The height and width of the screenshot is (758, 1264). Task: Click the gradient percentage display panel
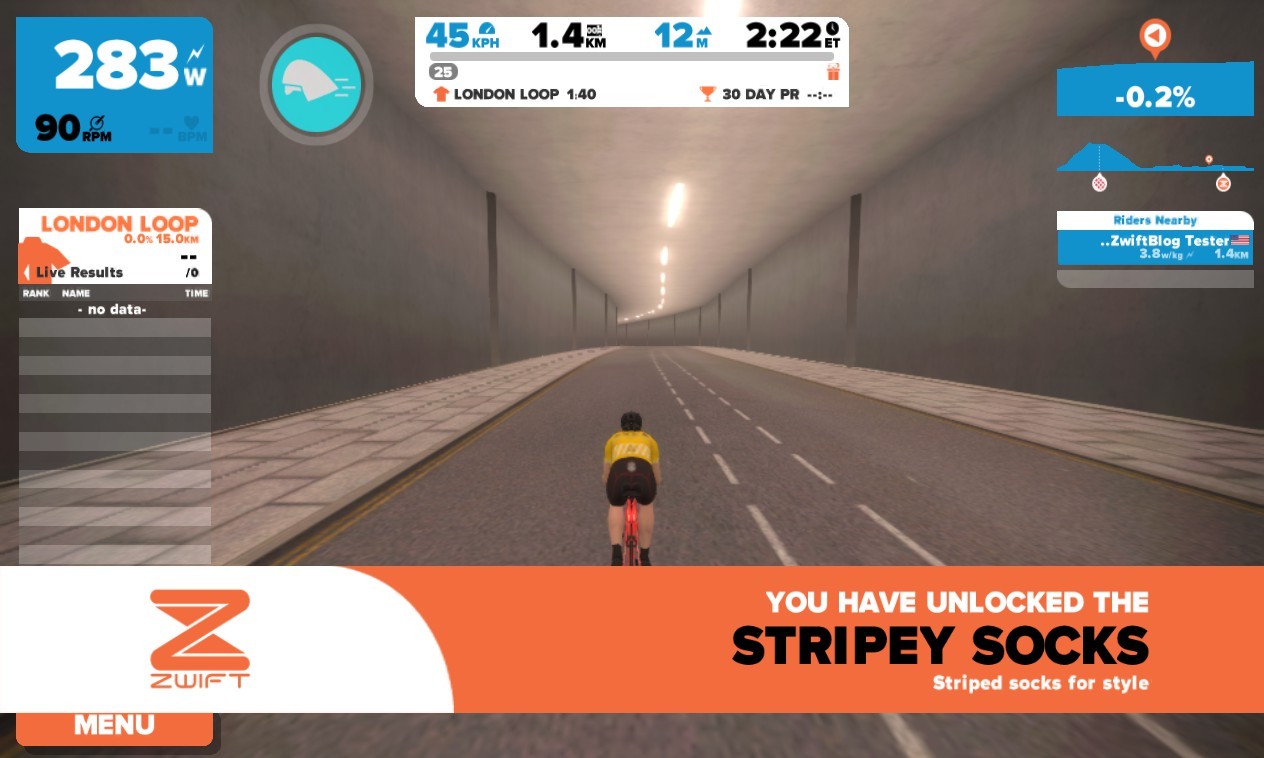pyautogui.click(x=1155, y=97)
